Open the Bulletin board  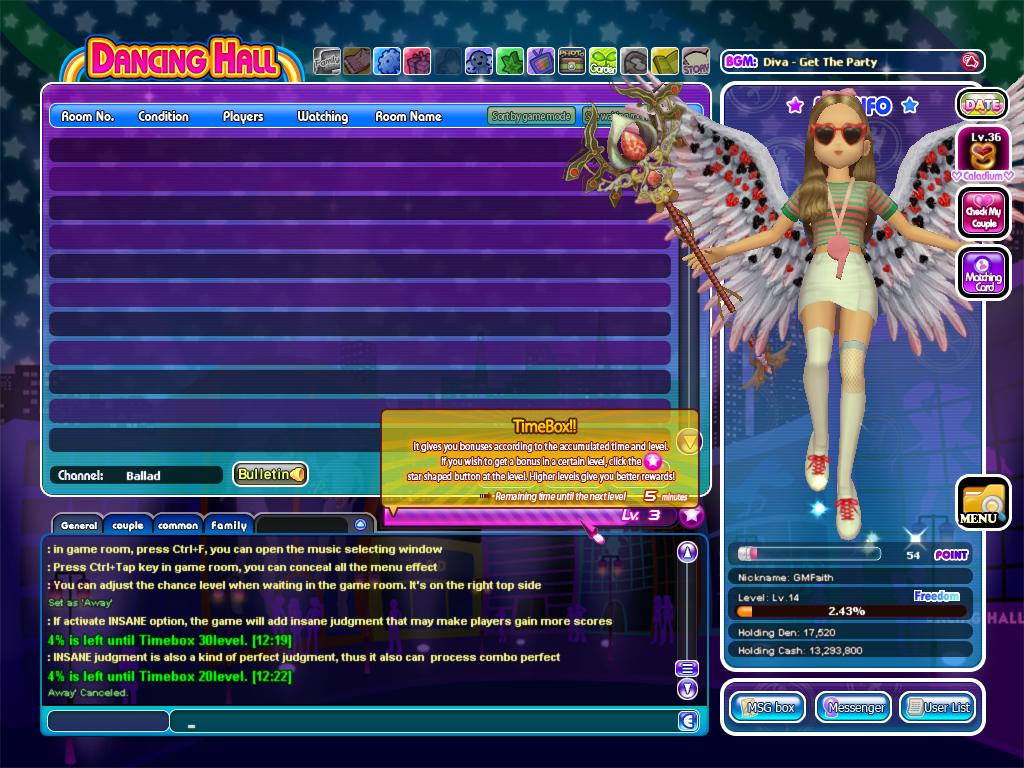click(x=270, y=474)
